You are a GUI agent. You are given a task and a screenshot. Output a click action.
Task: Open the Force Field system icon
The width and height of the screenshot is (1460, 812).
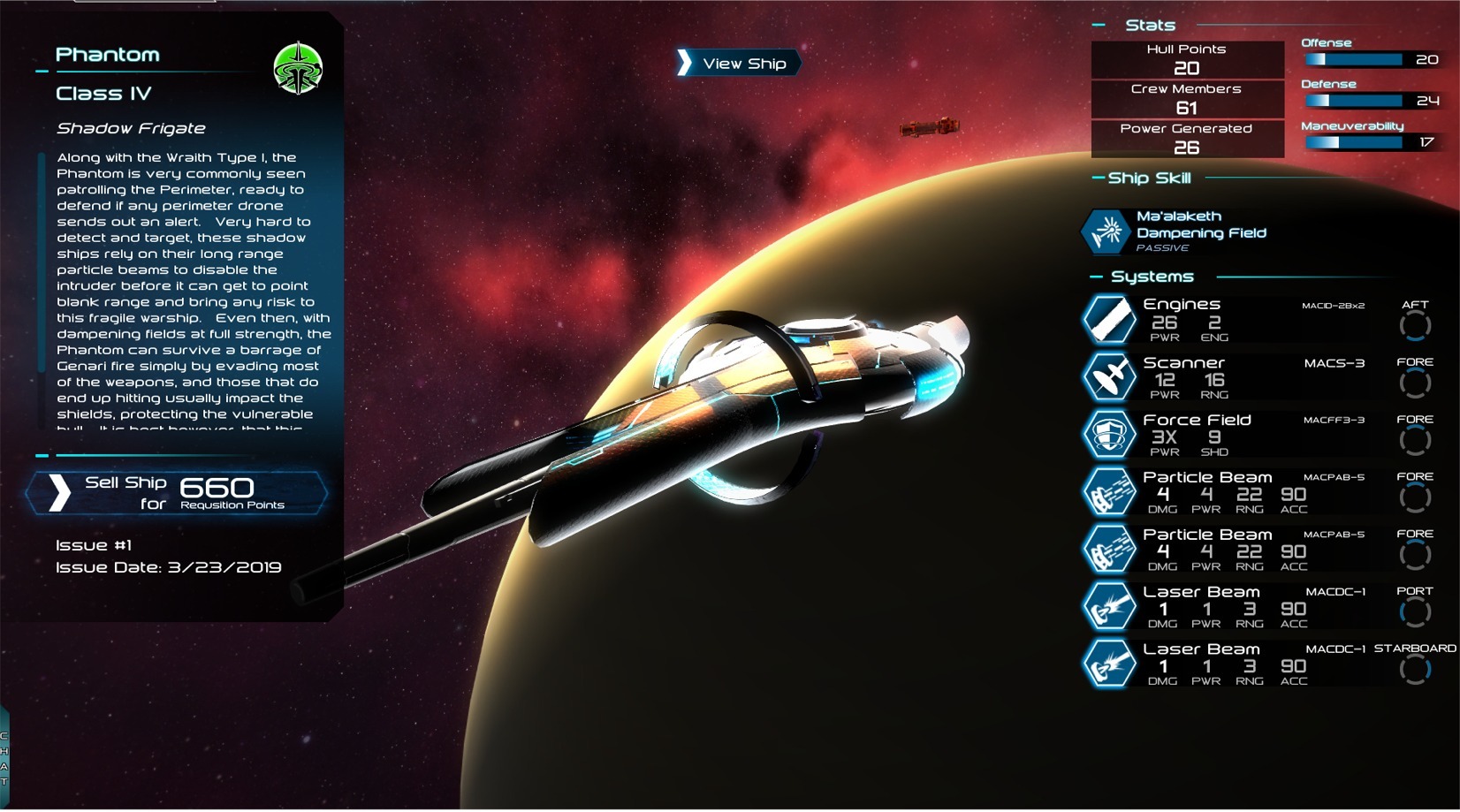click(x=1108, y=435)
